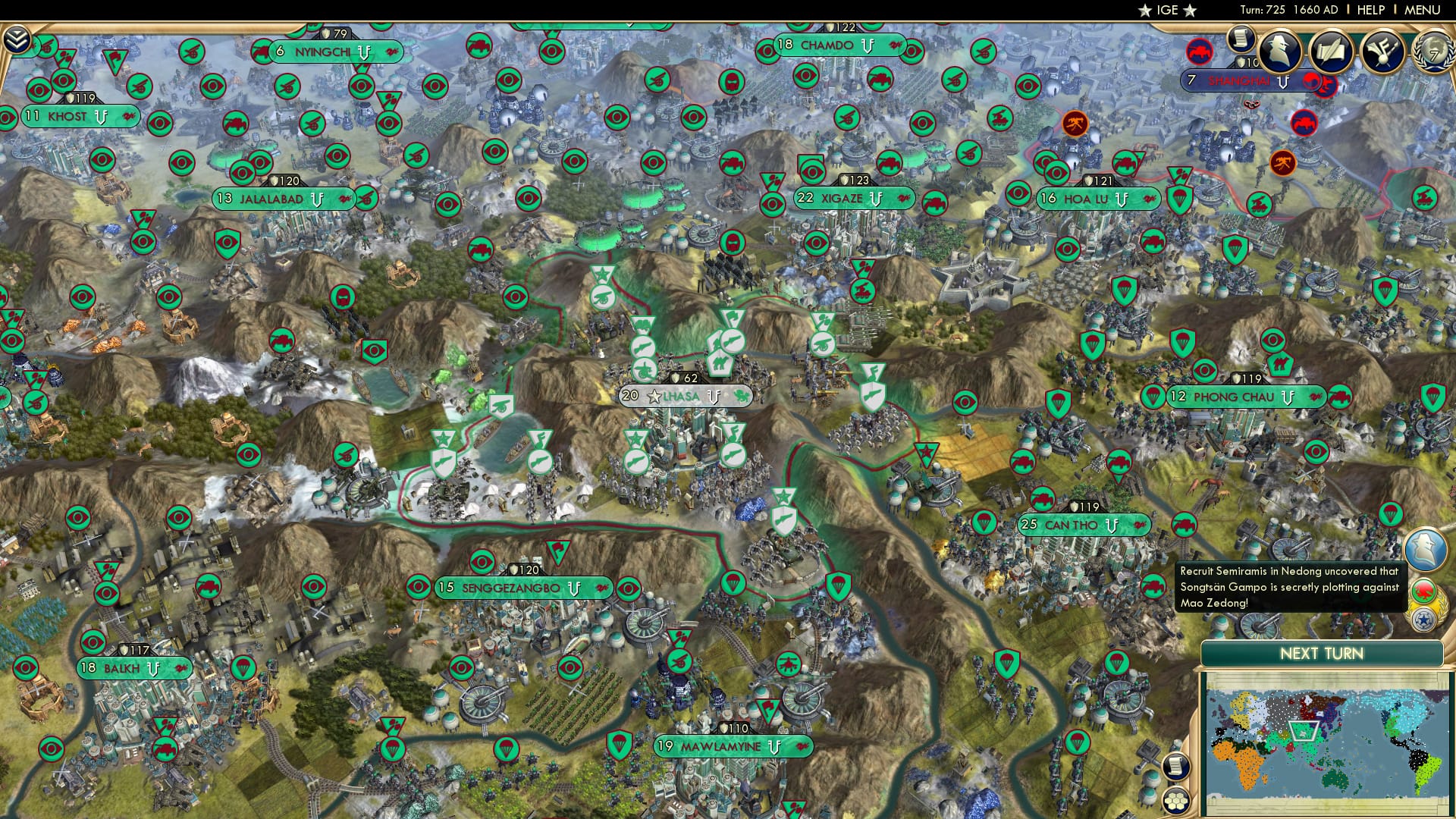Image resolution: width=1456 pixels, height=819 pixels.
Task: Click the blue spy notification icon
Action: [1426, 548]
